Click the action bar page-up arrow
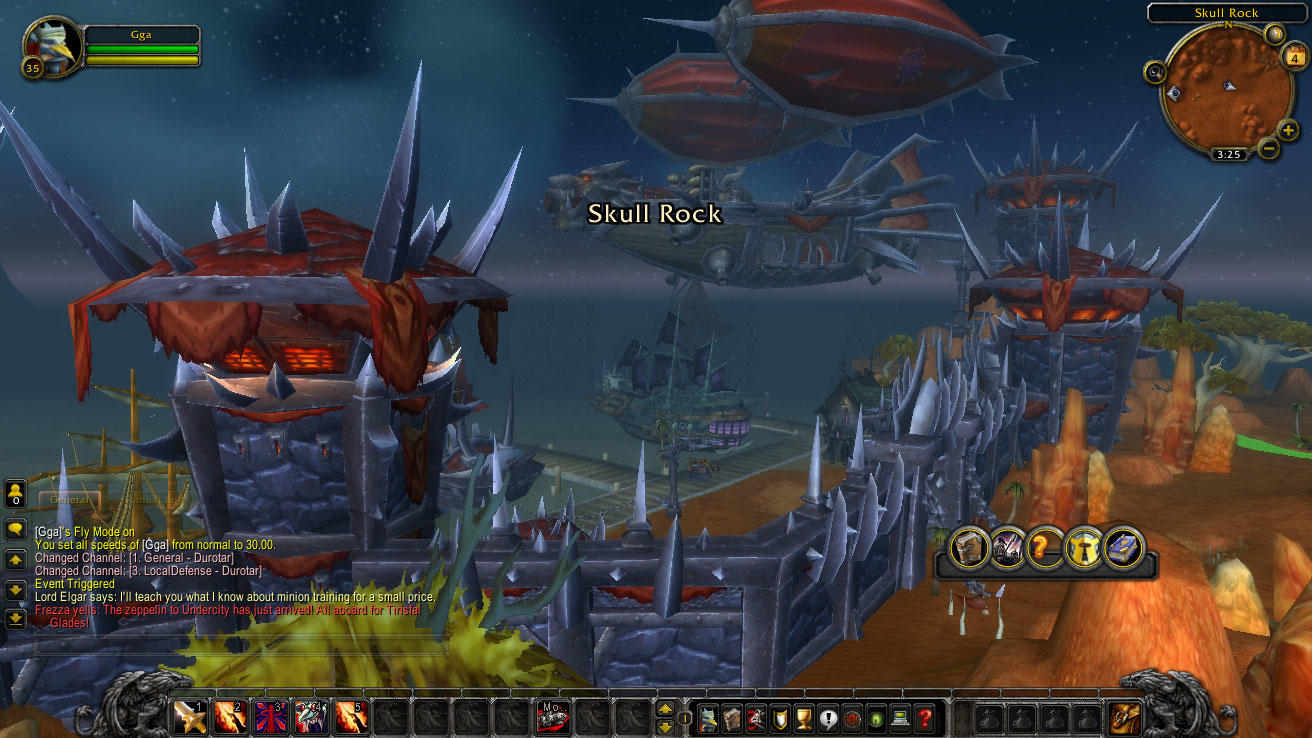This screenshot has width=1312, height=738. [663, 711]
